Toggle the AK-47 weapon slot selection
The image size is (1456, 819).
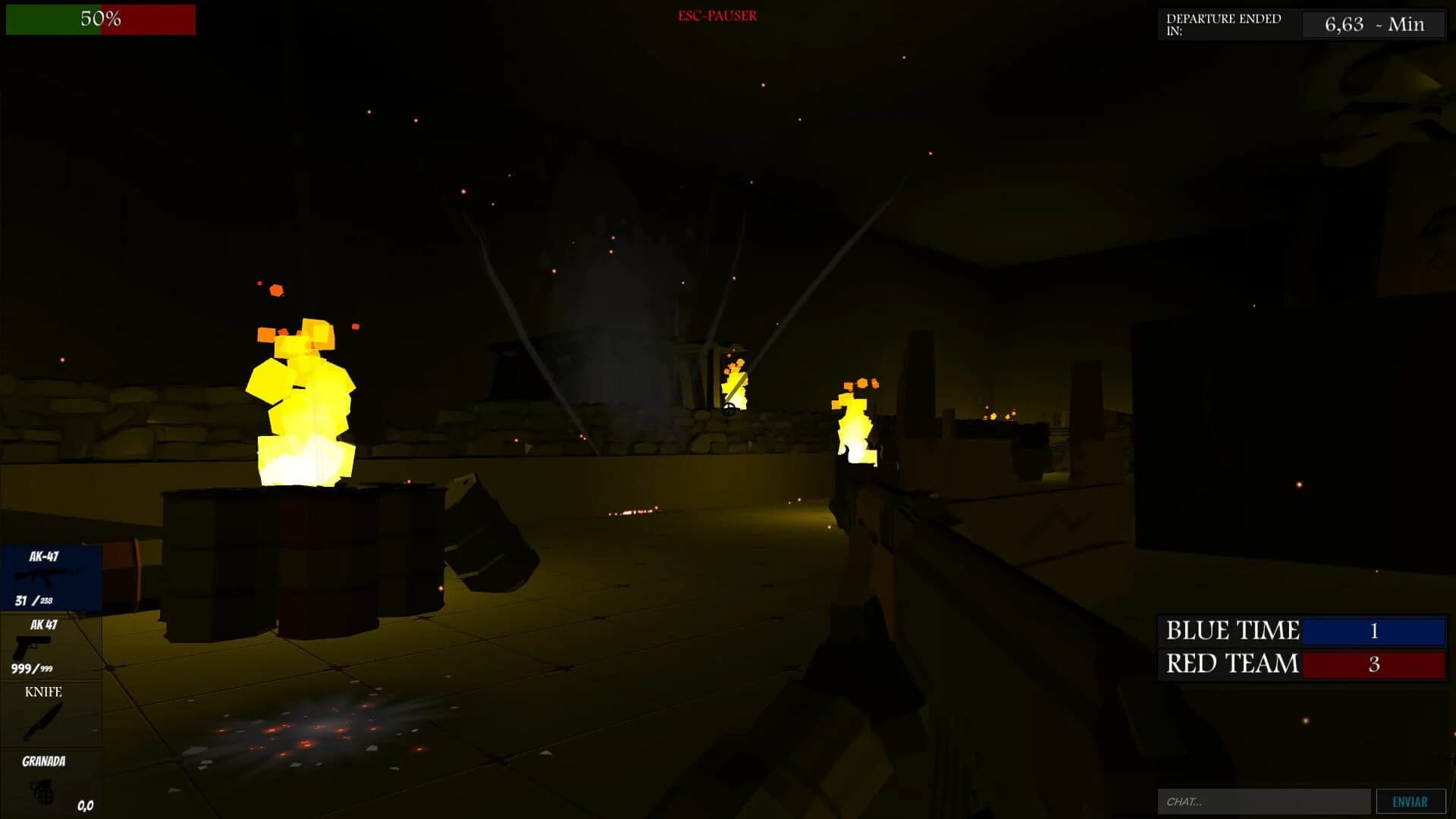click(x=51, y=576)
